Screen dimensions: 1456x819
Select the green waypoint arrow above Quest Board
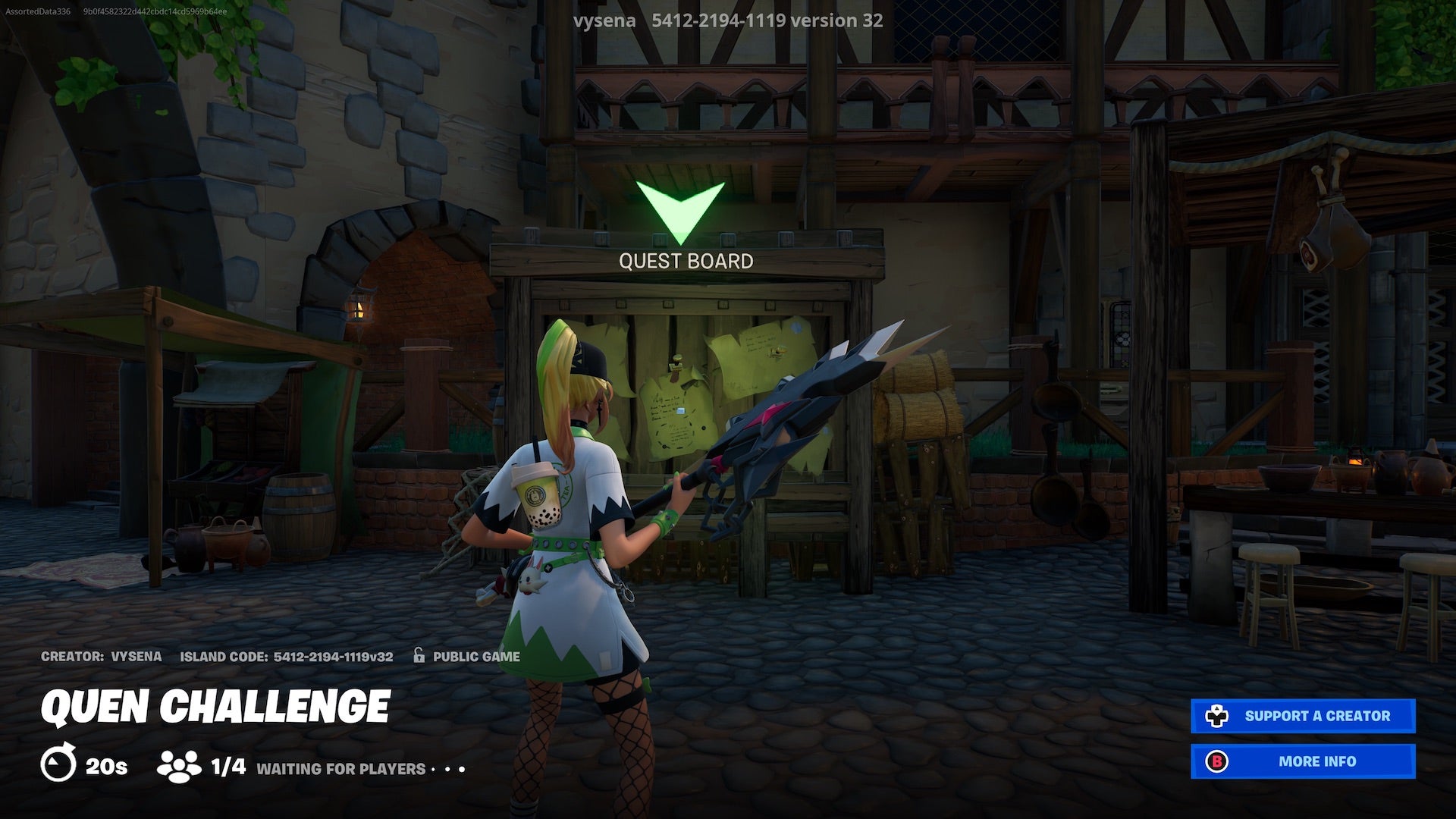(x=681, y=206)
